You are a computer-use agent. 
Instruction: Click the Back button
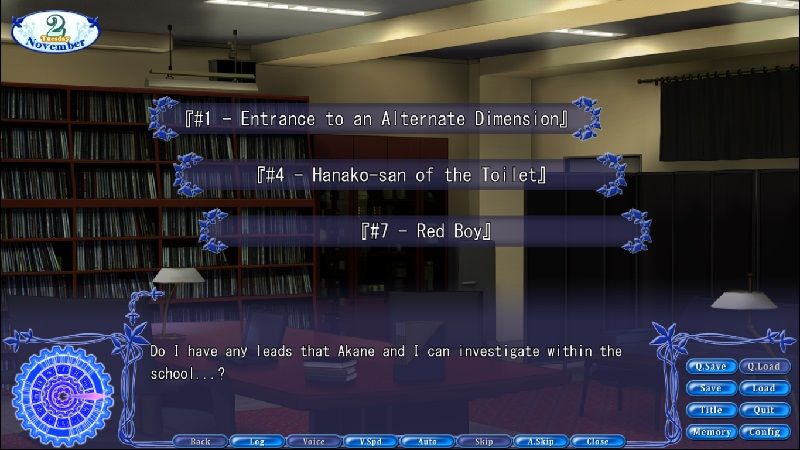click(200, 441)
